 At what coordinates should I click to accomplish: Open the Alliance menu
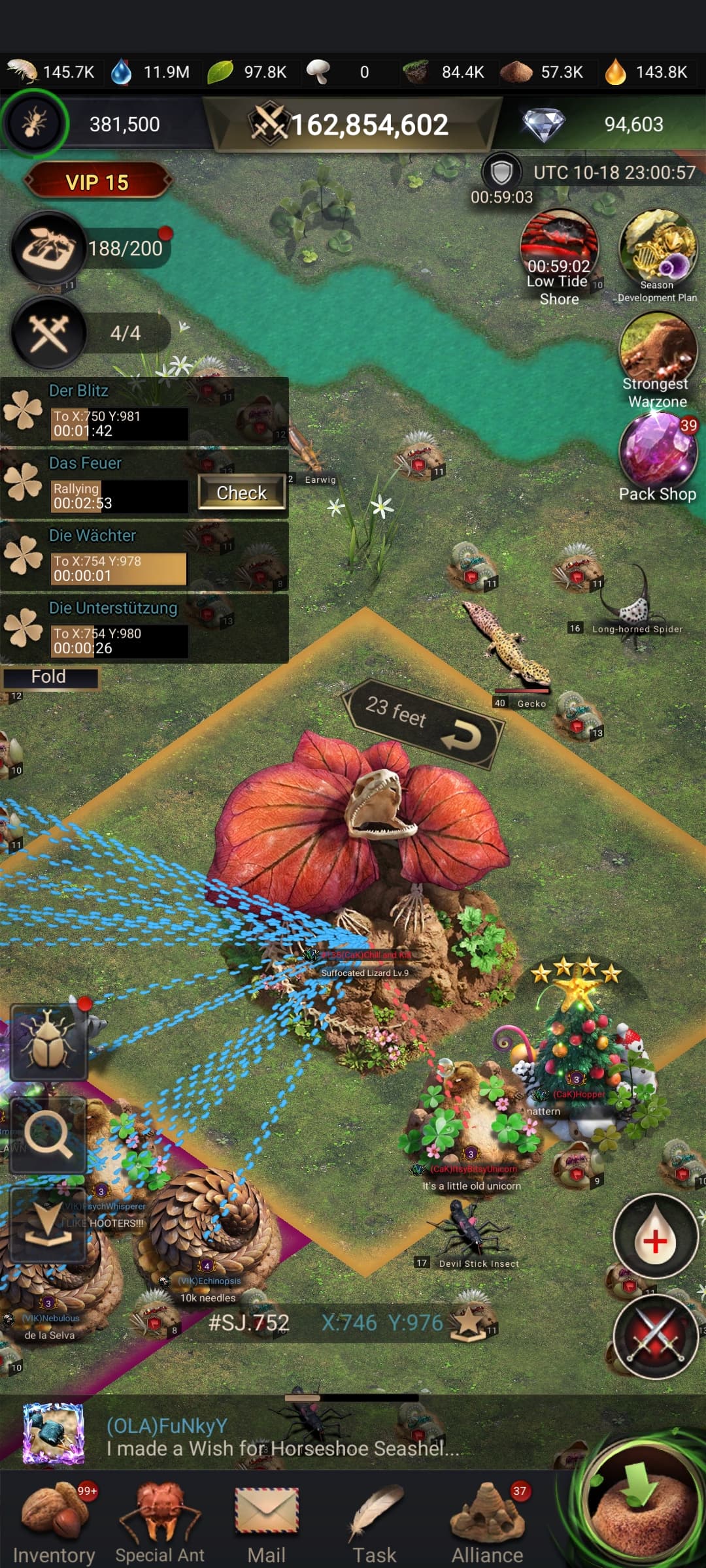(488, 1521)
